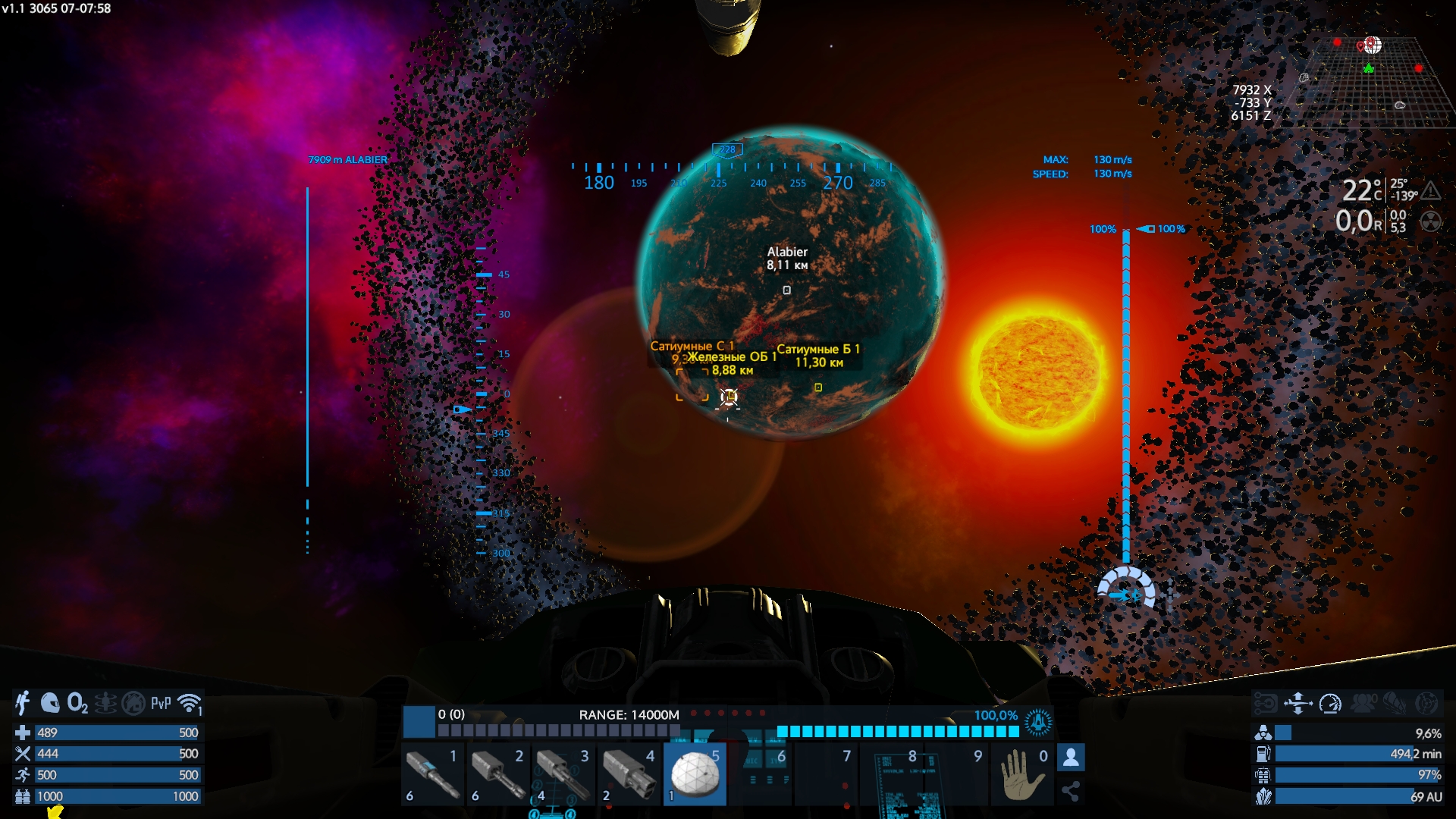Toggle the helmet status icon

tap(50, 704)
